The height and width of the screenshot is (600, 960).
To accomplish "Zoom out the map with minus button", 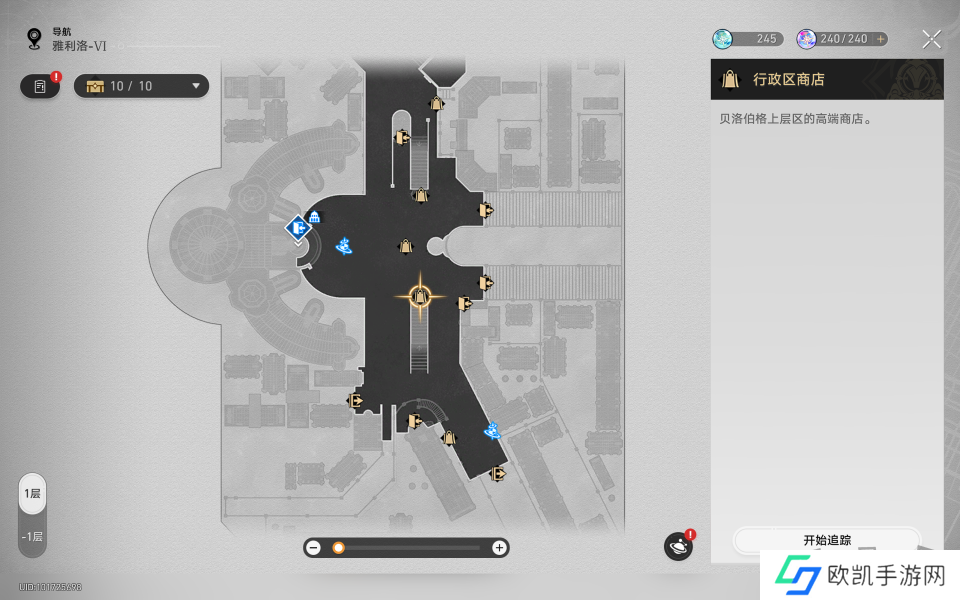I will [x=314, y=548].
